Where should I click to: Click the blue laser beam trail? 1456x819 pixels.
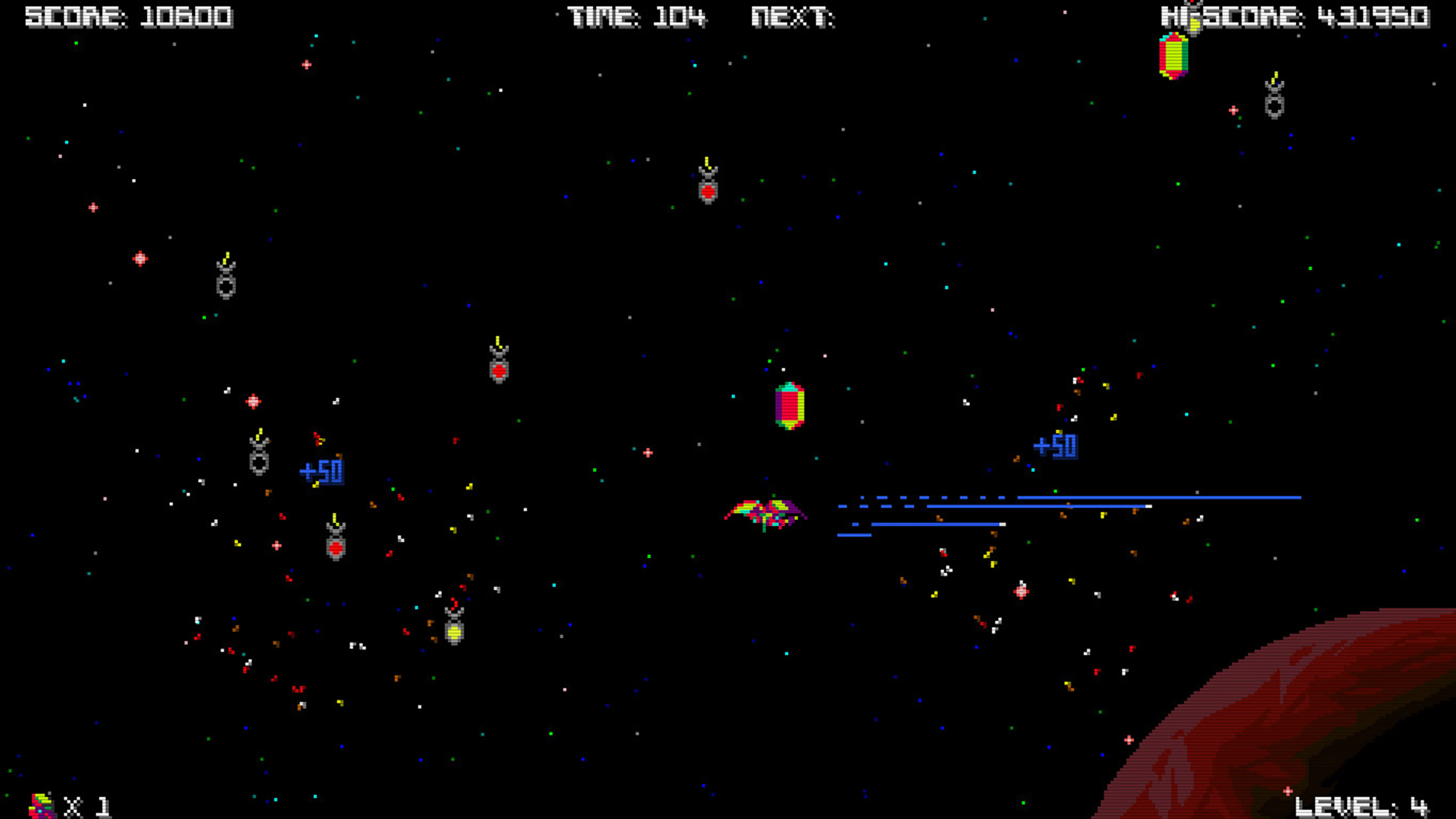click(1074, 497)
